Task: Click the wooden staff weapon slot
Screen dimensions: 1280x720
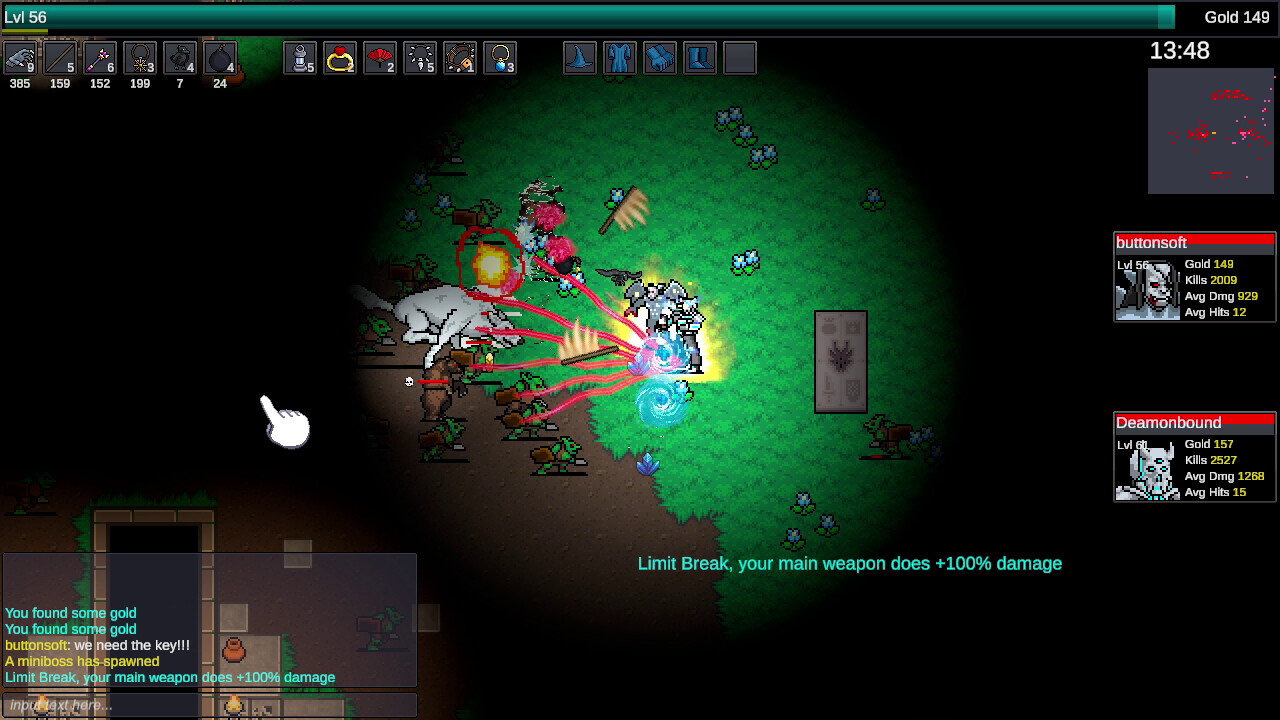Action: (60, 58)
